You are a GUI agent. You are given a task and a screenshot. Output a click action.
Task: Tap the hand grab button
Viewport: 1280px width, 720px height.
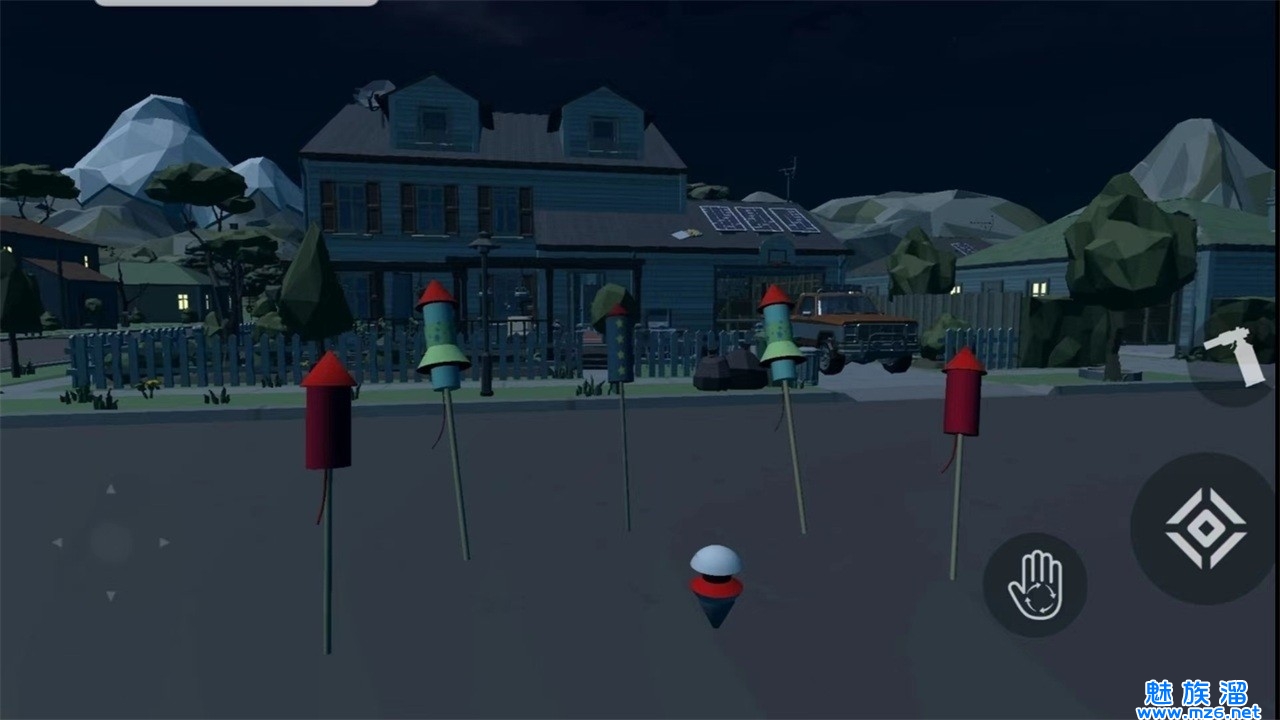point(1034,585)
